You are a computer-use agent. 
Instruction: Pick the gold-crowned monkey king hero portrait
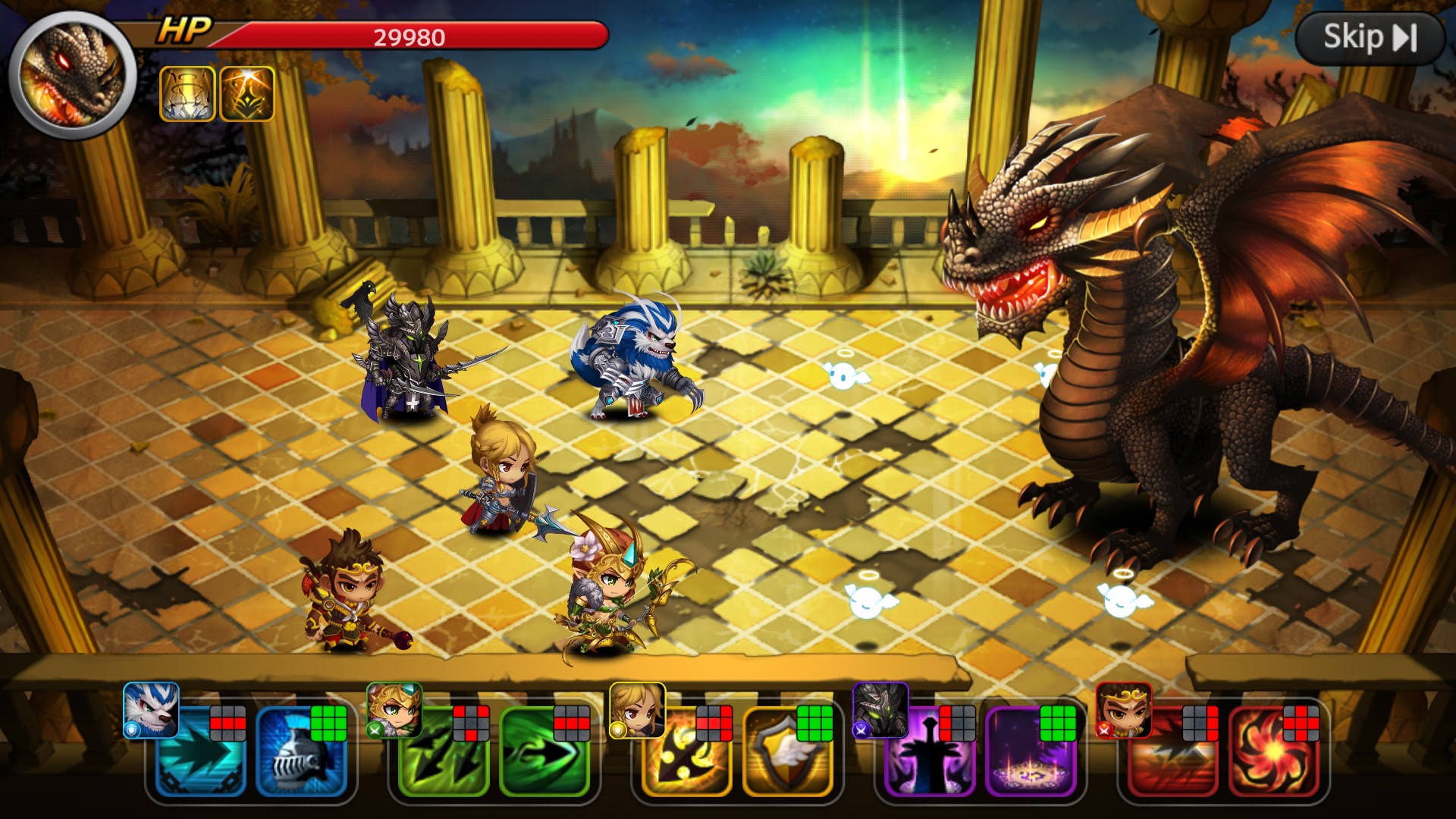pyautogui.click(x=1123, y=710)
